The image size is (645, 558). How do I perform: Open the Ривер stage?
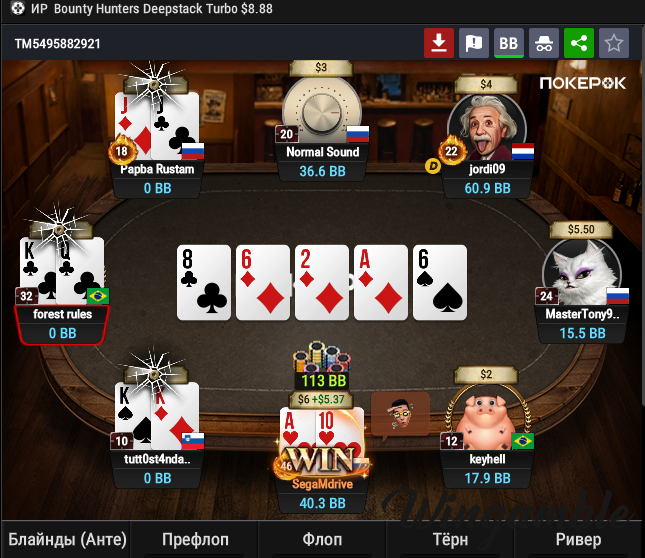579,539
